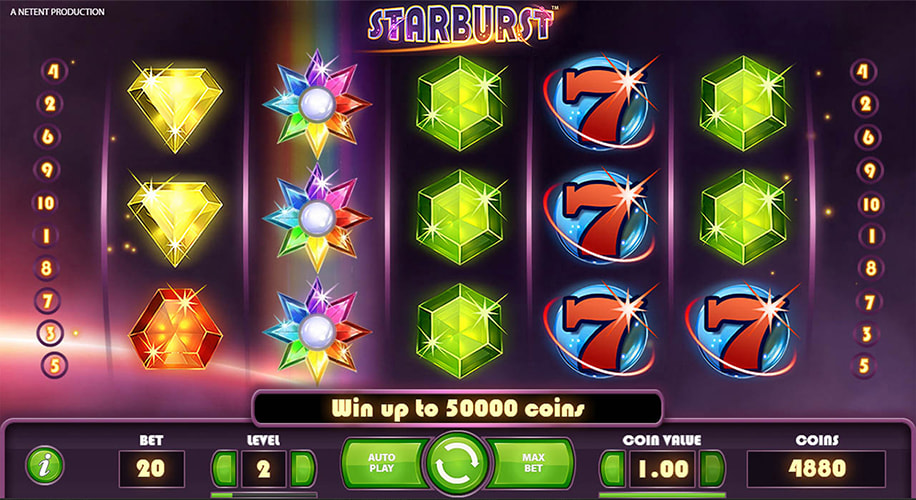Open the green info paytable button
Screen dimensions: 916x500
pos(44,465)
